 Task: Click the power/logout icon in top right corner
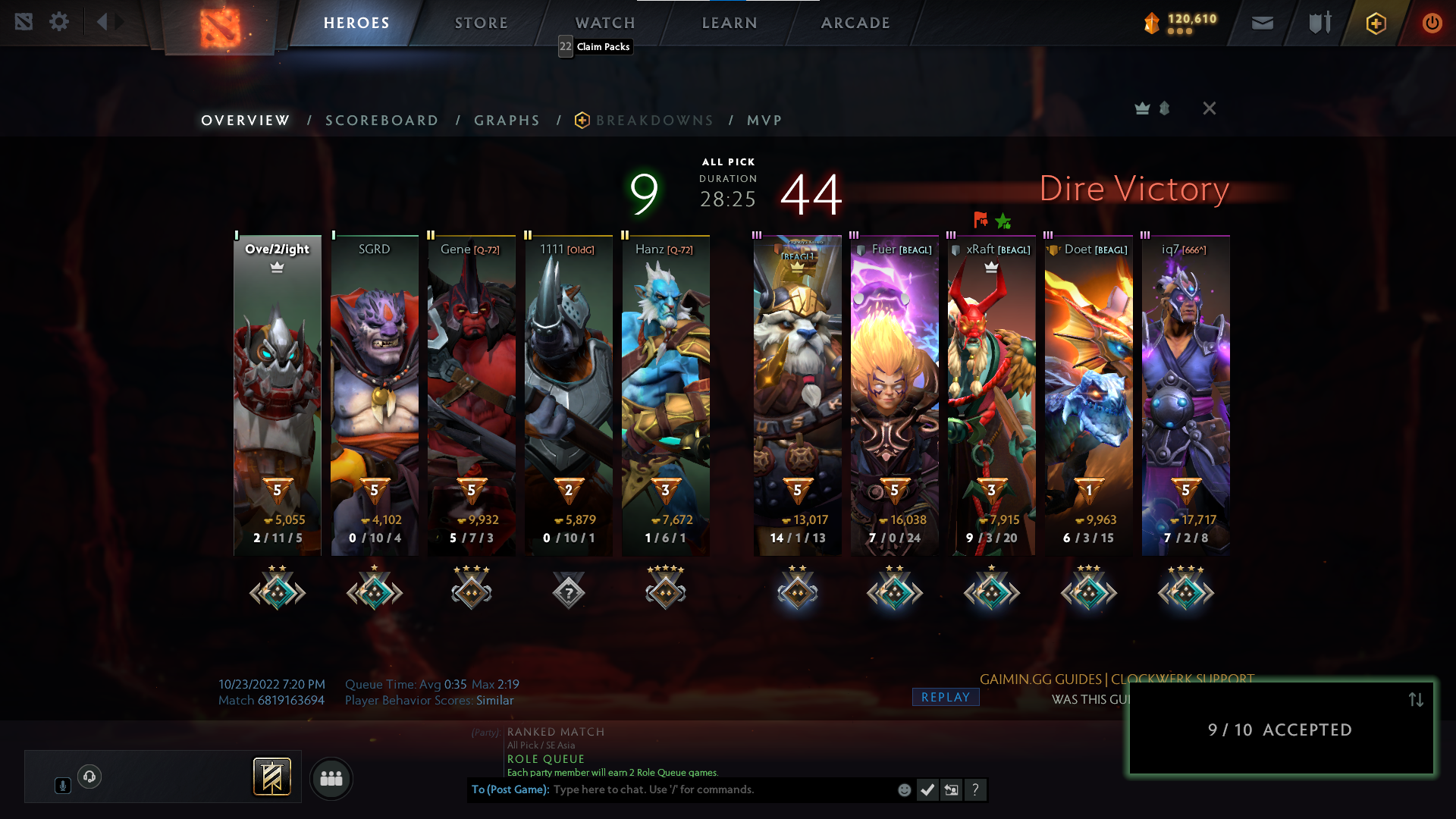pyautogui.click(x=1432, y=23)
